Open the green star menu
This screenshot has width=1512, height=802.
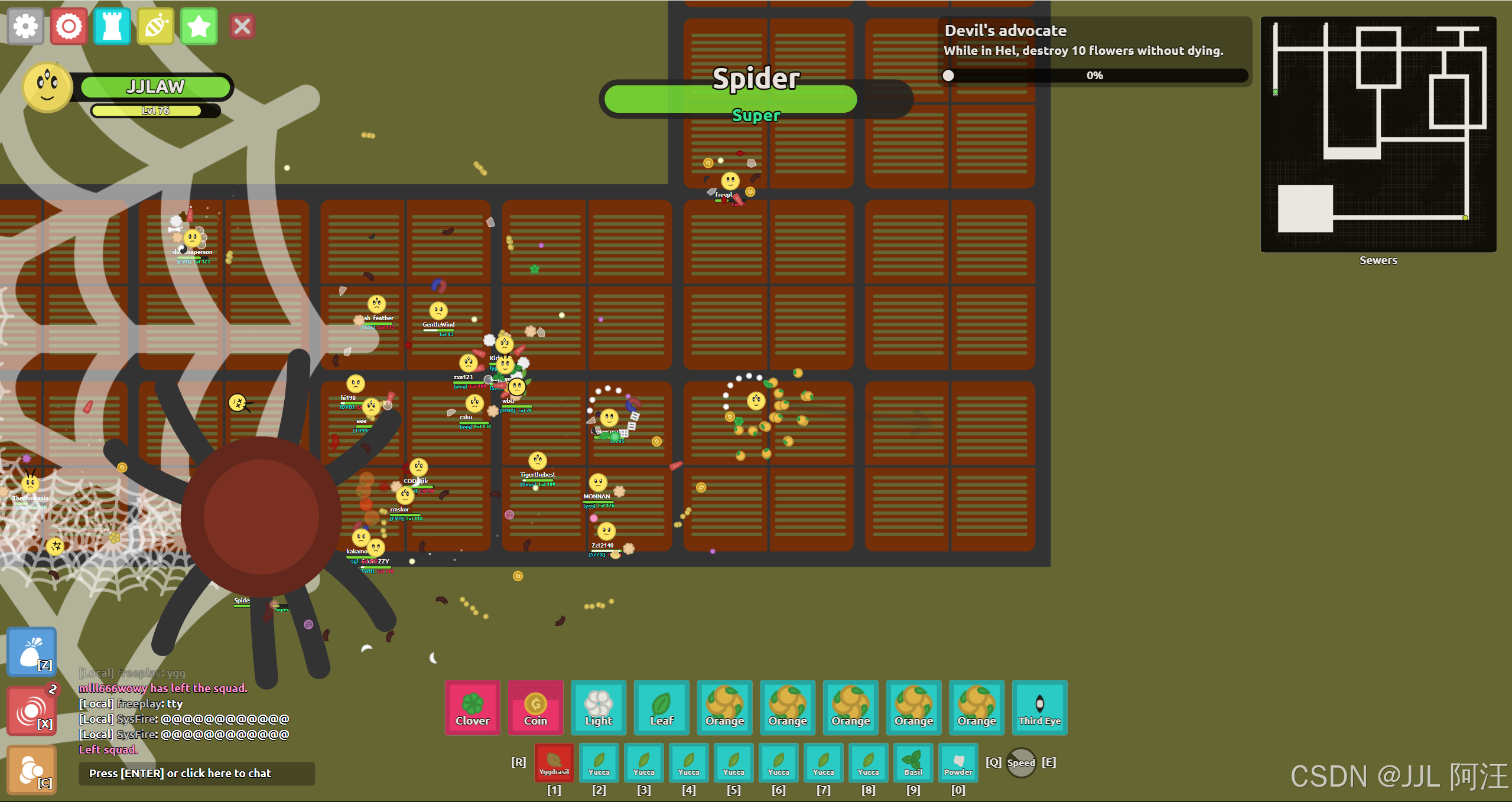tap(199, 27)
